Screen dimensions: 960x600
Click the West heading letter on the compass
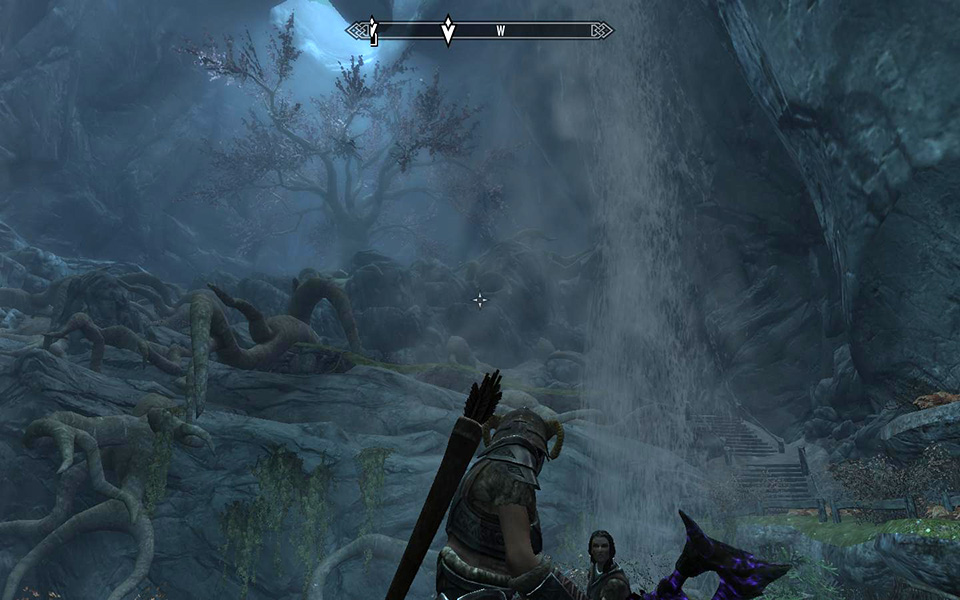[500, 31]
